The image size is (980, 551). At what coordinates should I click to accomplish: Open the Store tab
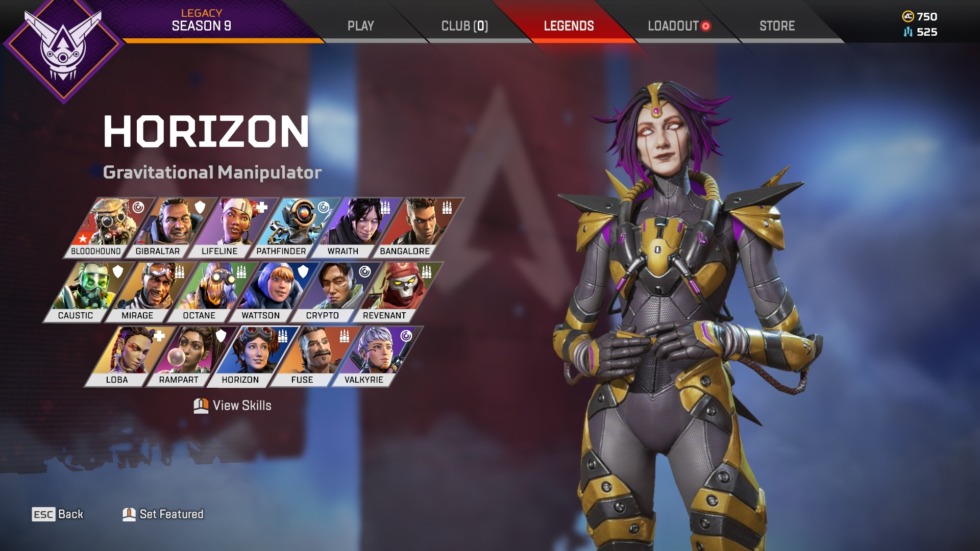[x=777, y=26]
